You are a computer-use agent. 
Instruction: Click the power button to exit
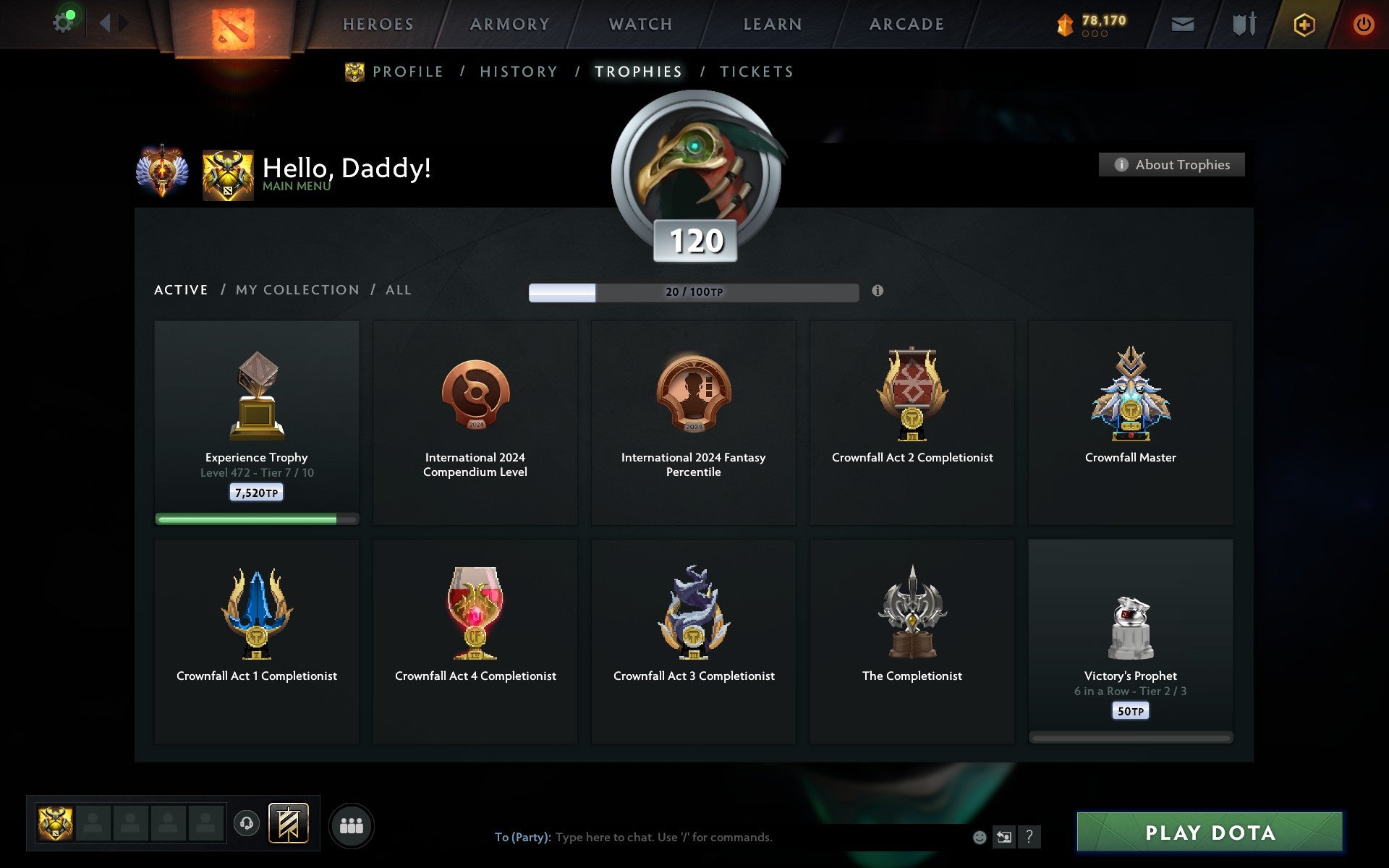coord(1364,22)
